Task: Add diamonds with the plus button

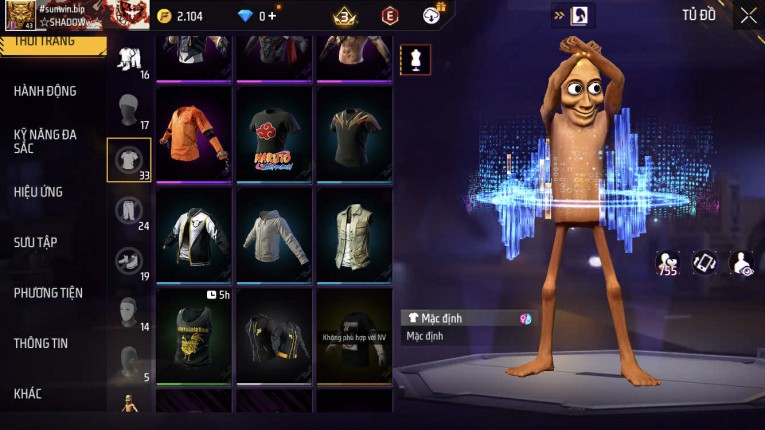Action: pyautogui.click(x=271, y=15)
